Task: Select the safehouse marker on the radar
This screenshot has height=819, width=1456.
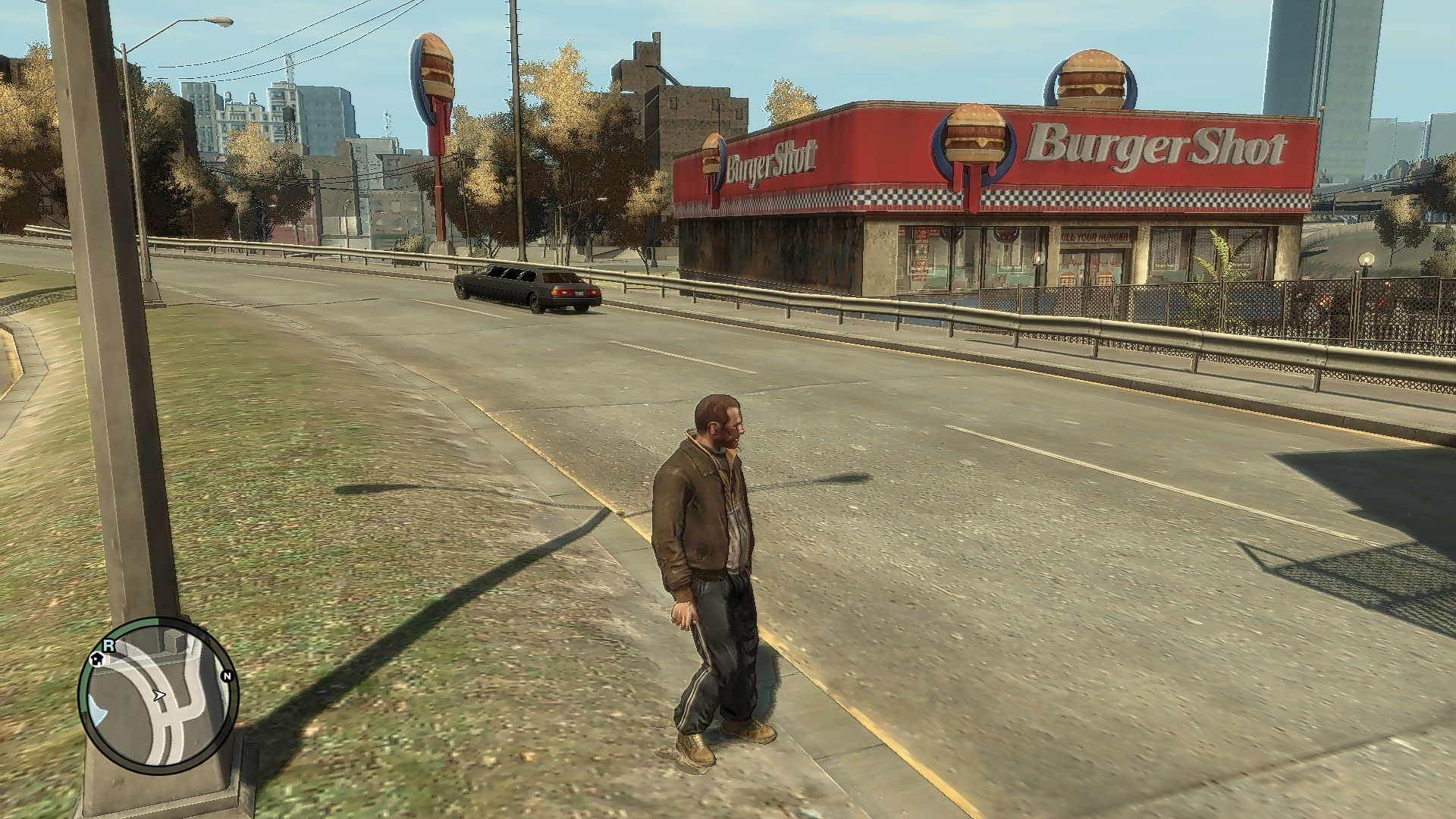Action: [x=97, y=658]
